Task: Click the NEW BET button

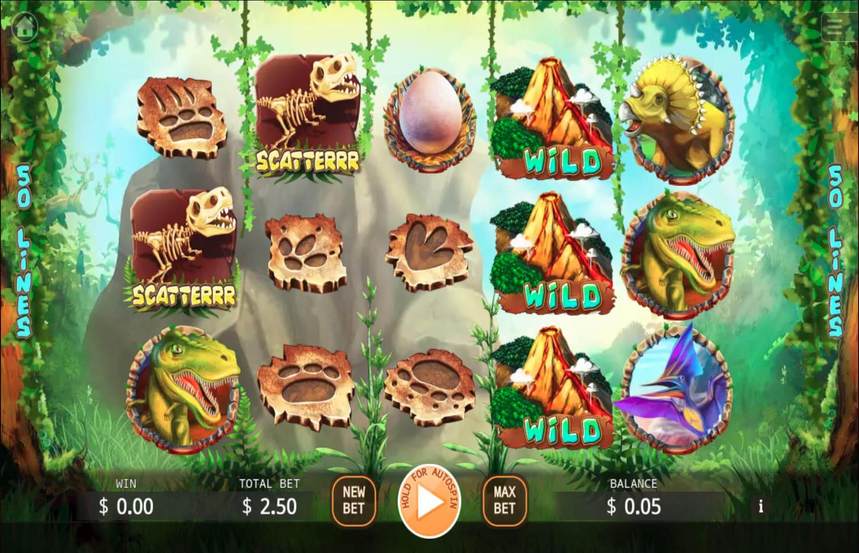Action: pos(354,500)
